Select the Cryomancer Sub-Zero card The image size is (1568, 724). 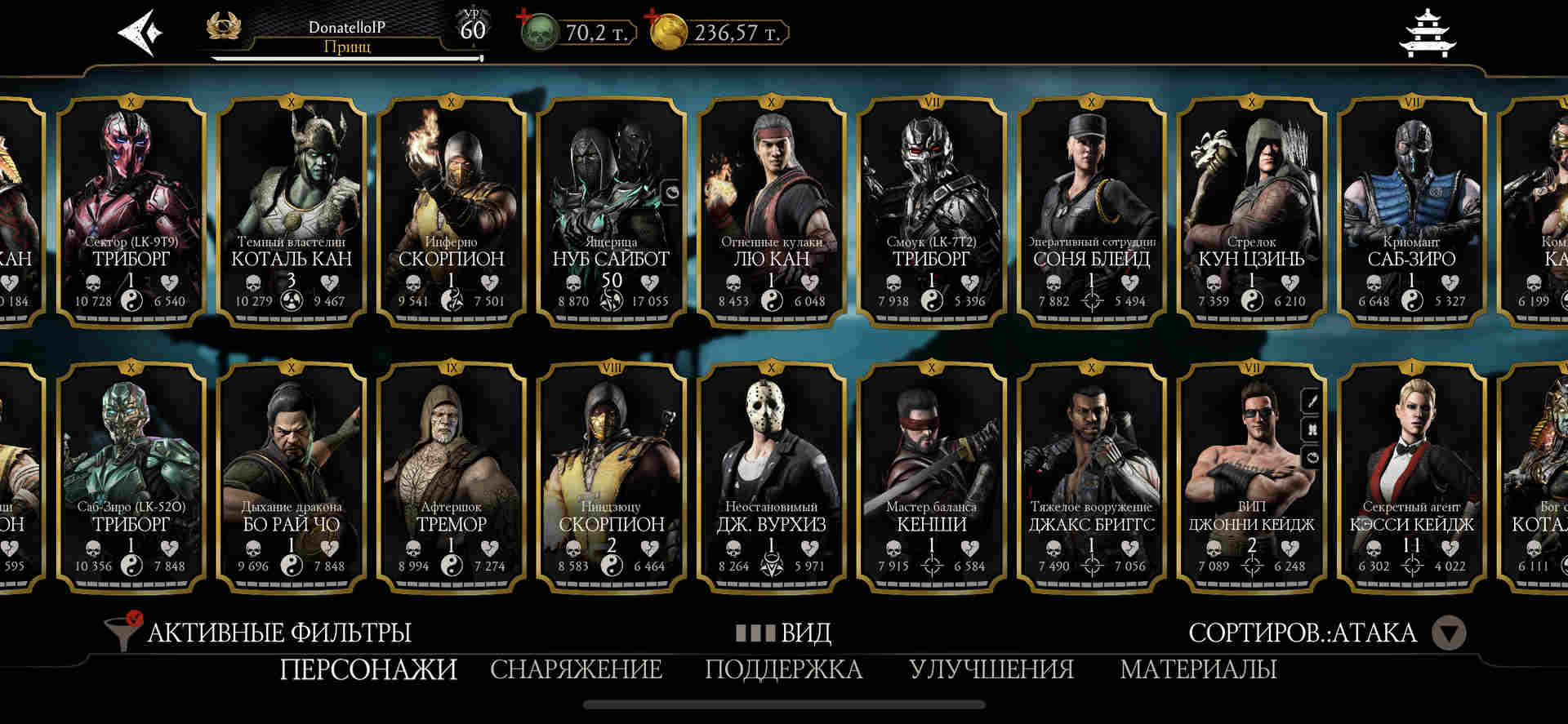1411,211
